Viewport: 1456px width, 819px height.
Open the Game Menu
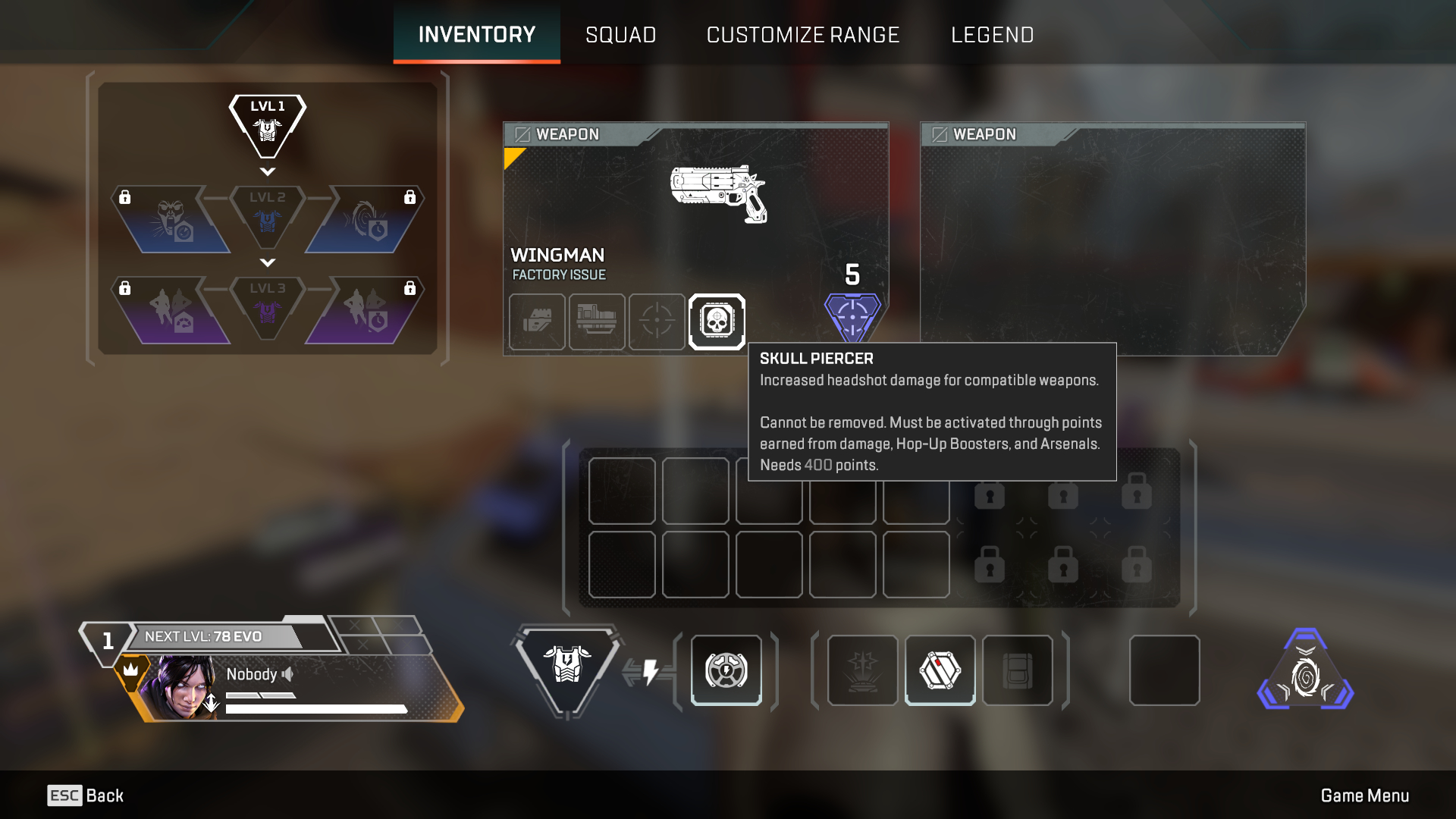(1364, 795)
